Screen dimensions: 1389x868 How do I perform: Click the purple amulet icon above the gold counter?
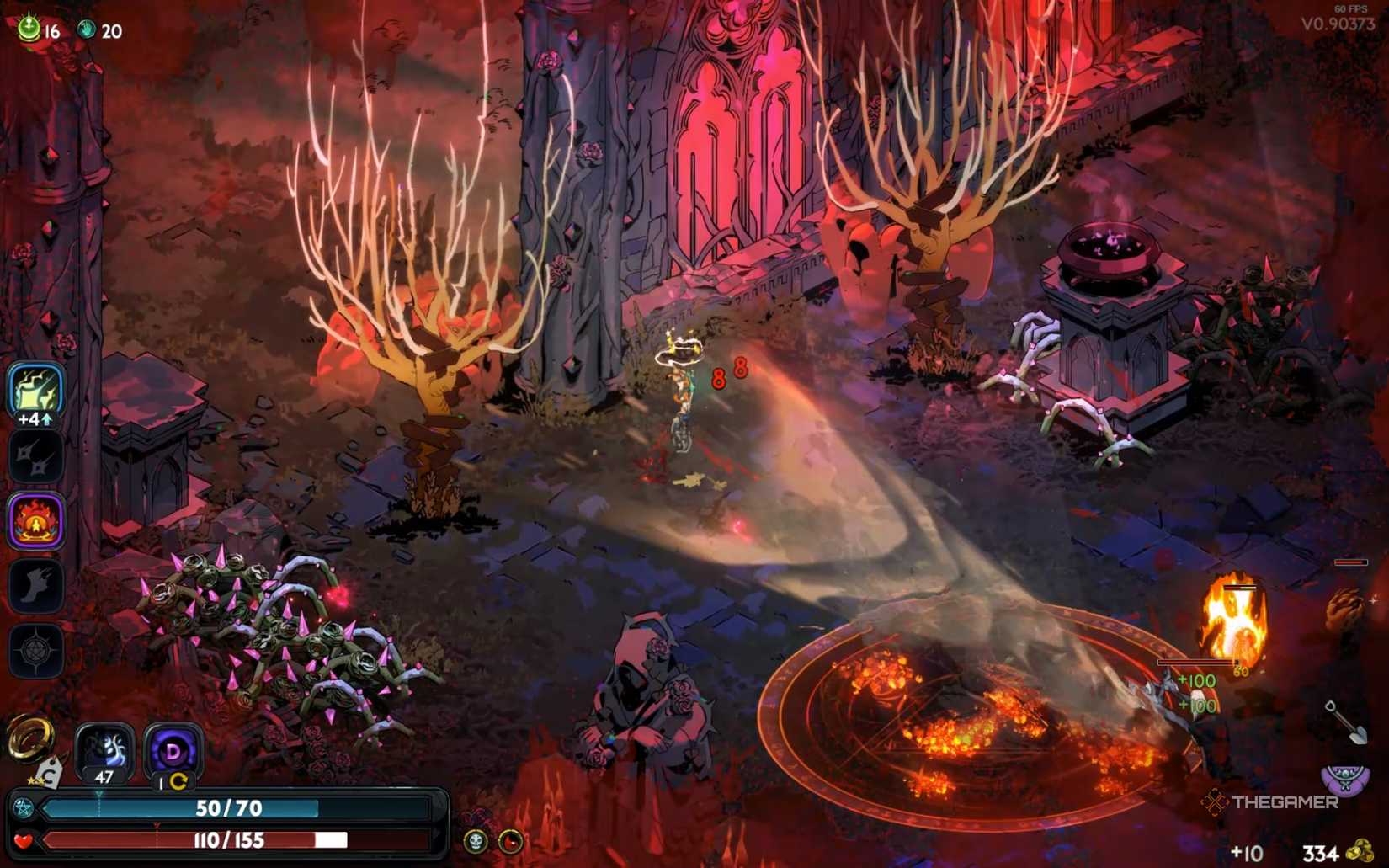click(1345, 775)
